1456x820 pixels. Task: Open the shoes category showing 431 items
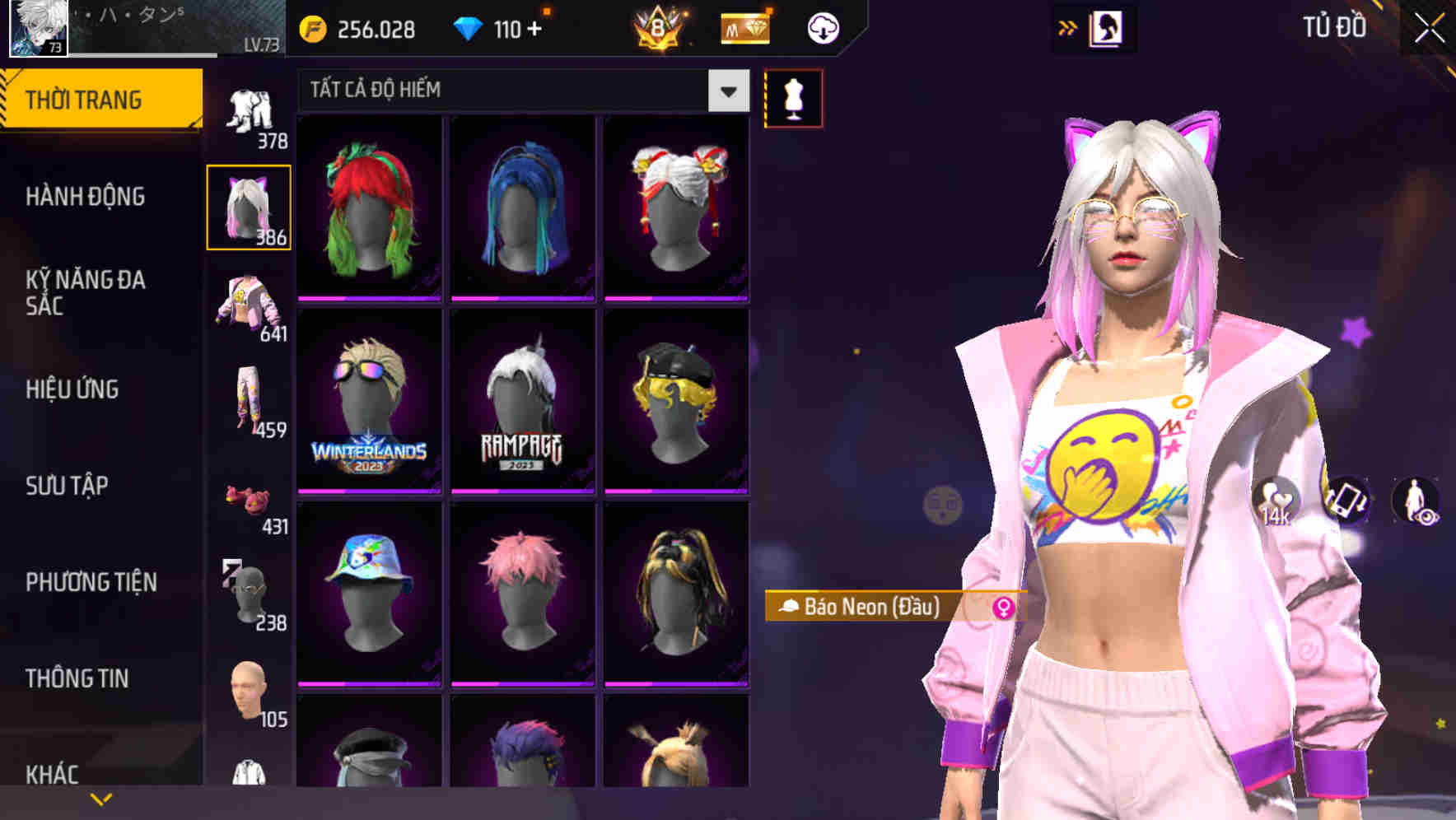[250, 498]
